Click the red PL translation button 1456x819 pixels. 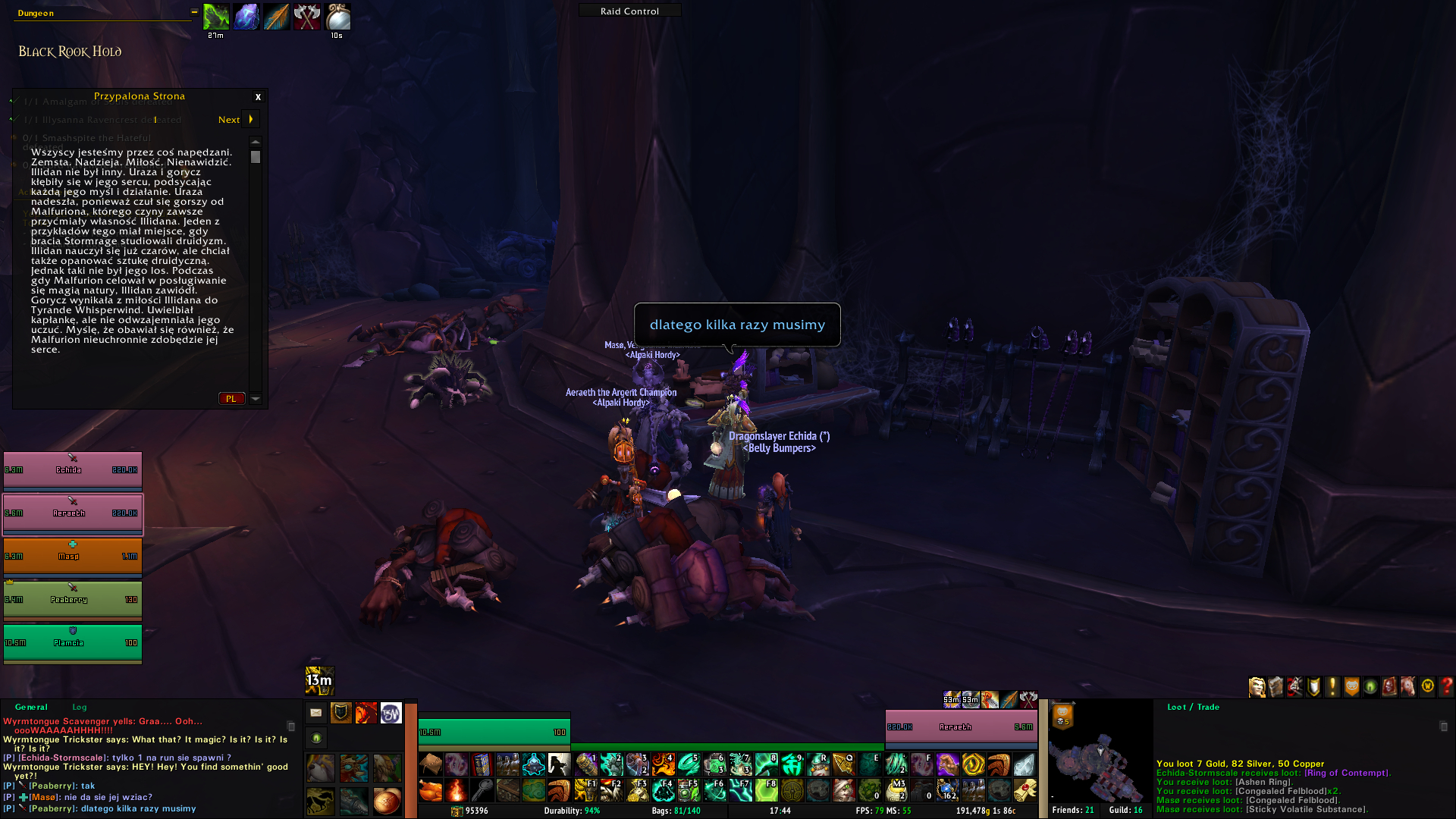(x=231, y=399)
